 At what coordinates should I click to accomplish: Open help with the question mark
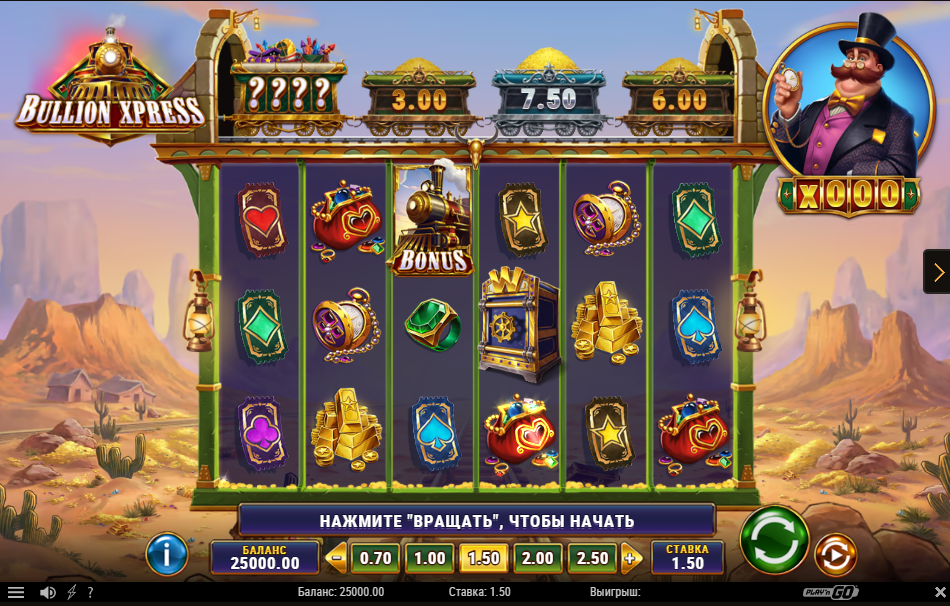point(90,592)
